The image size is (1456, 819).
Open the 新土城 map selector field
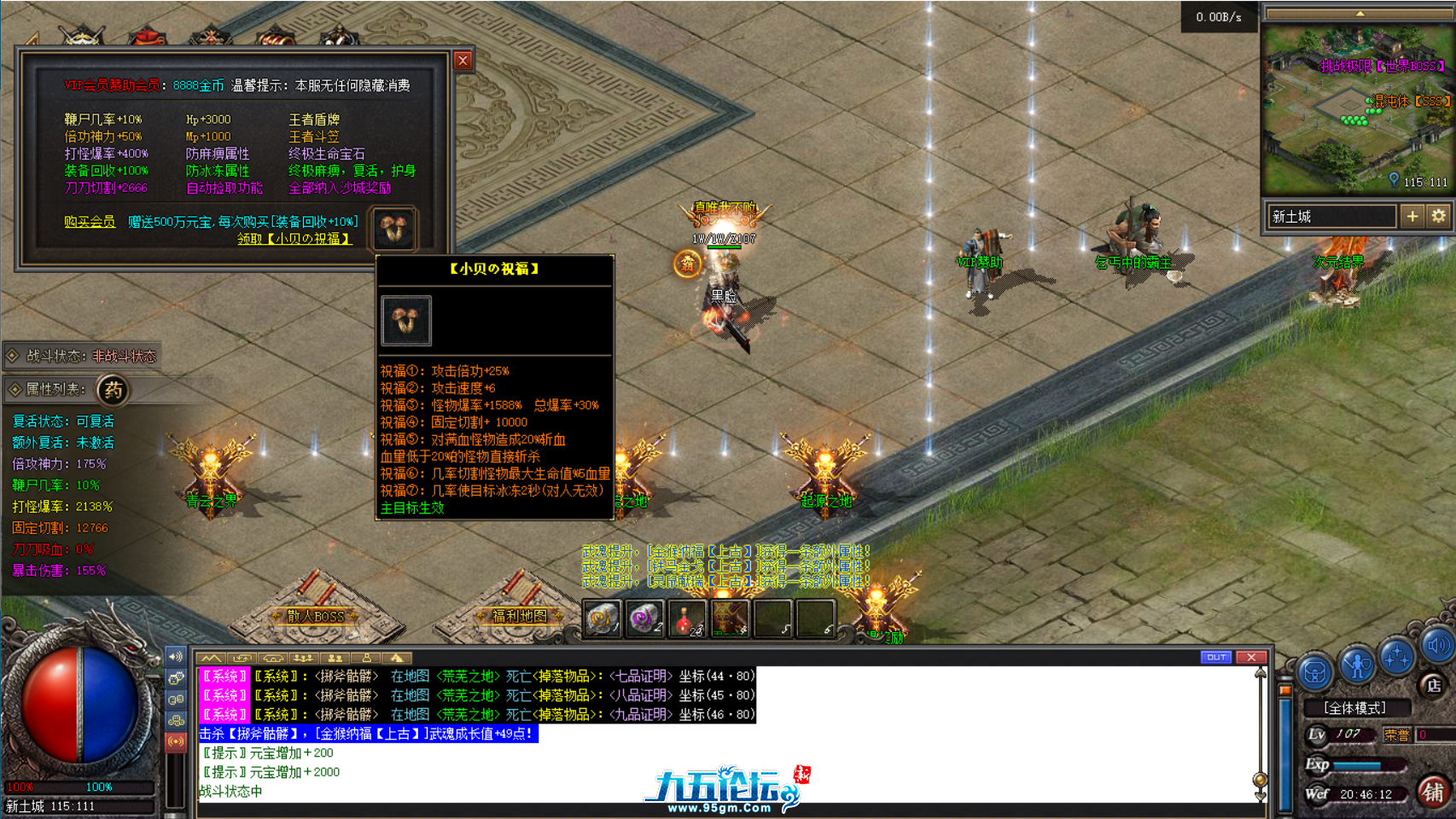tap(1331, 217)
